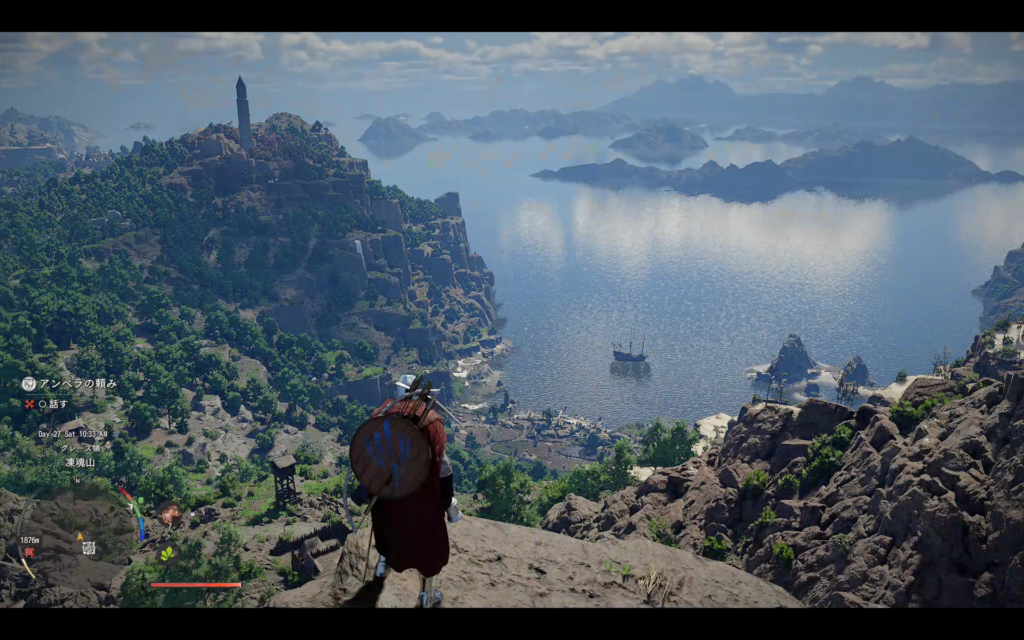
Task: Select the green herb item slot
Action: point(167,553)
